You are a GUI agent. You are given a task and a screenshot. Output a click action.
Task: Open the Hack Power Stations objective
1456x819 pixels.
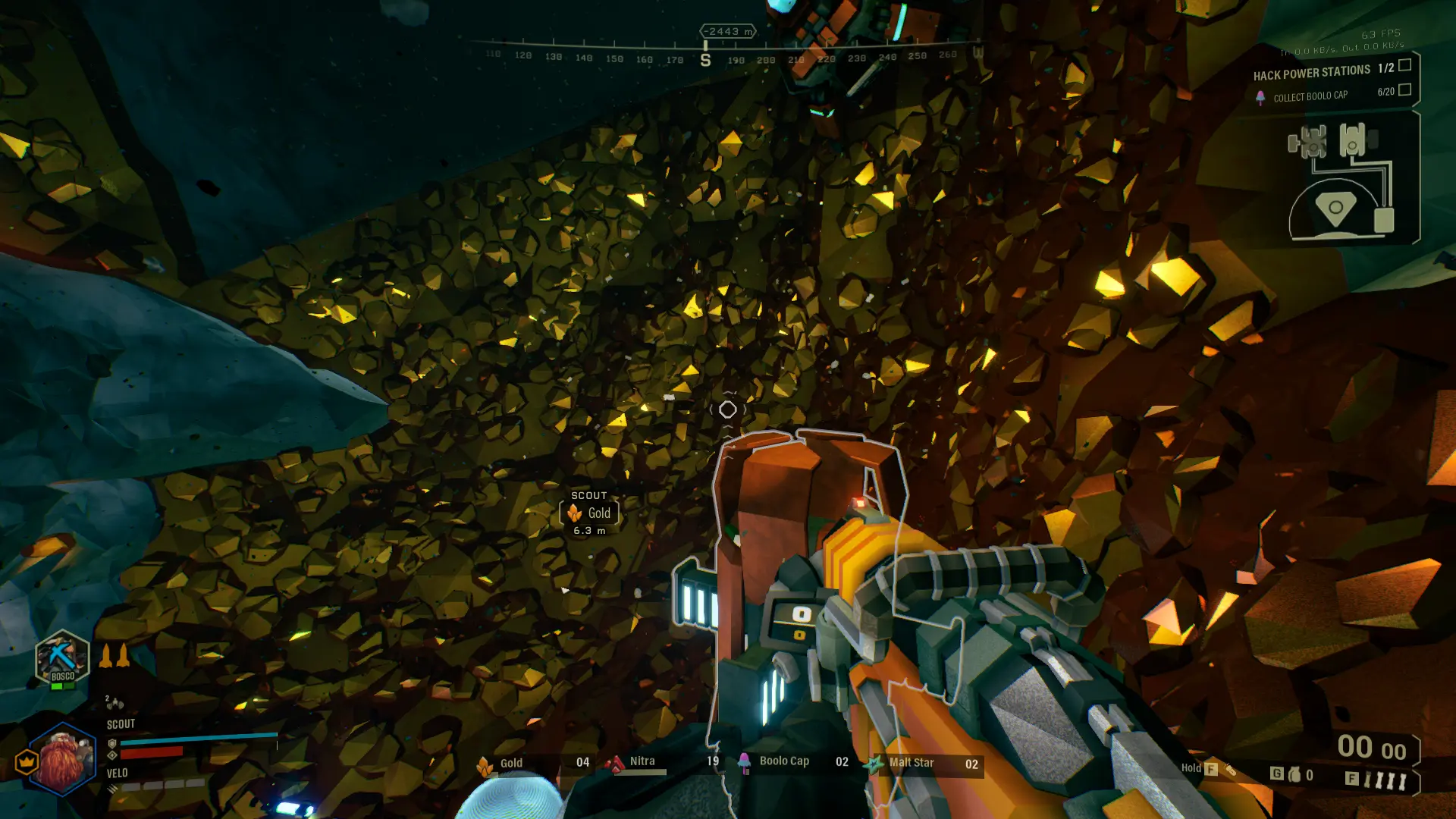point(1312,73)
